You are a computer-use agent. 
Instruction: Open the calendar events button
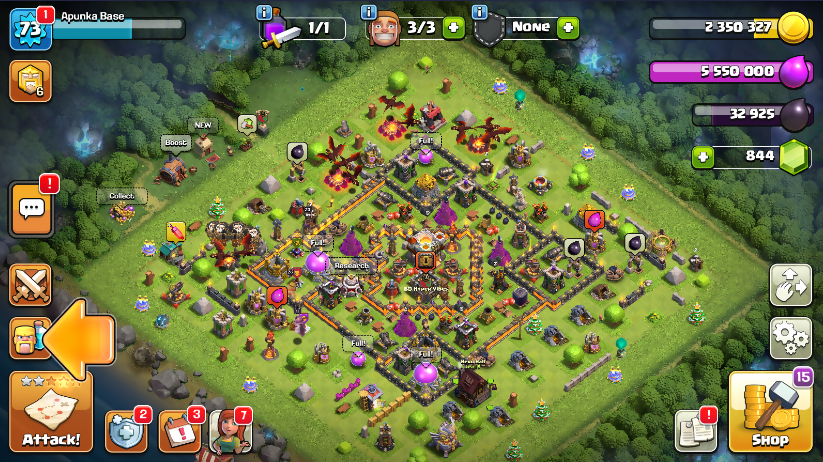click(179, 431)
